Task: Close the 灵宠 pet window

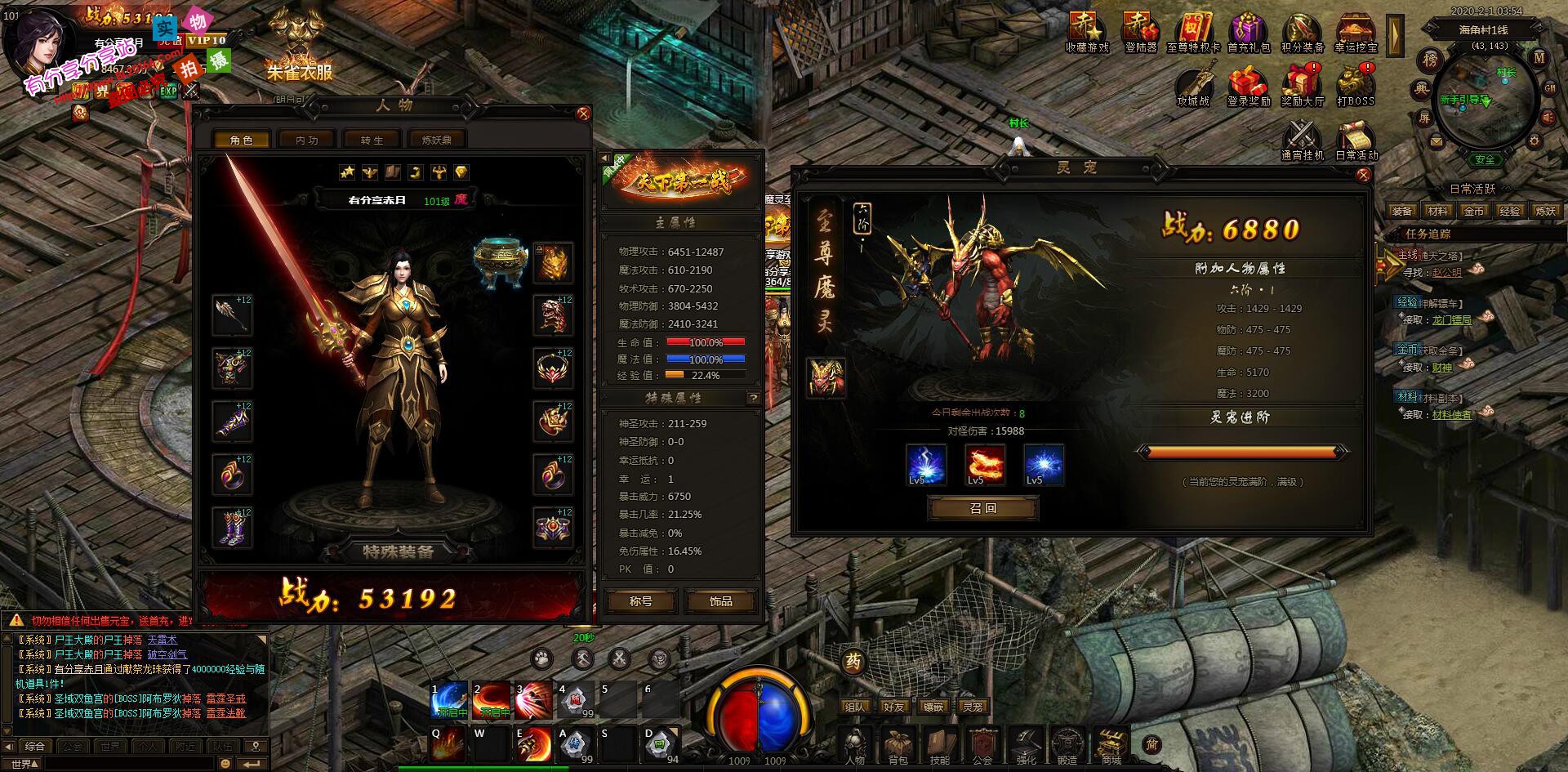Action: (x=1362, y=175)
